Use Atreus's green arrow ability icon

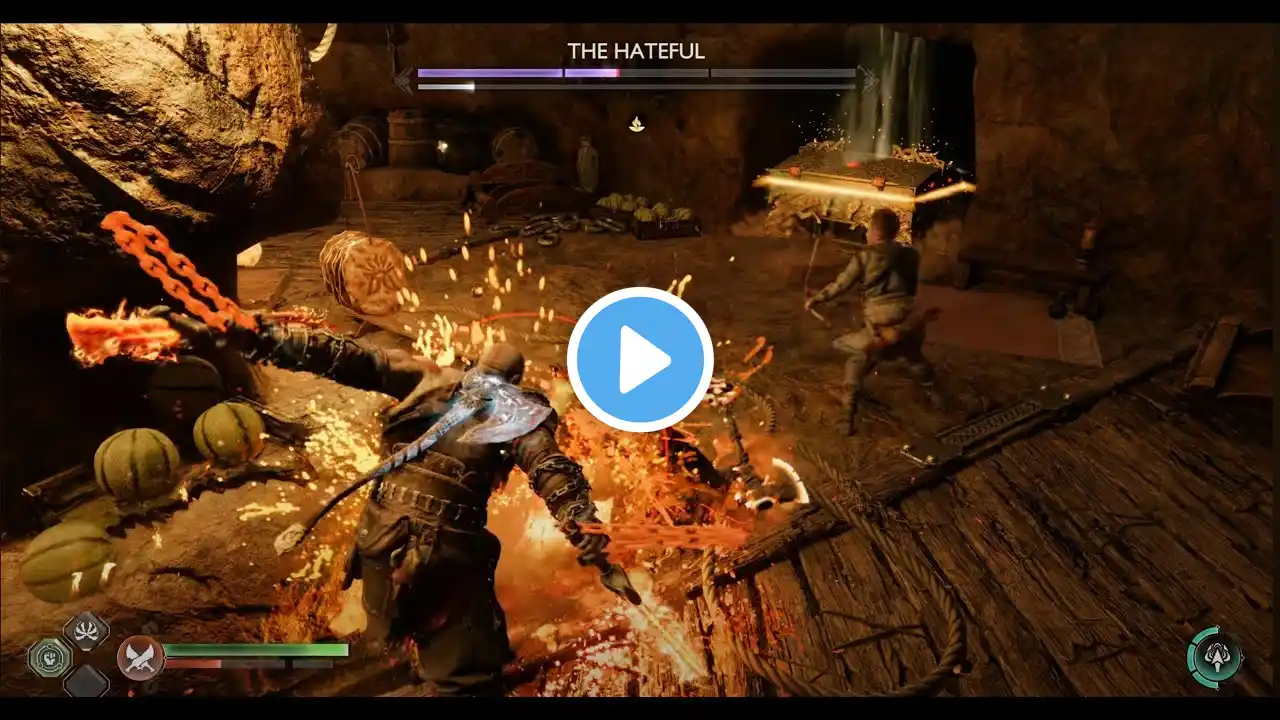(1215, 657)
